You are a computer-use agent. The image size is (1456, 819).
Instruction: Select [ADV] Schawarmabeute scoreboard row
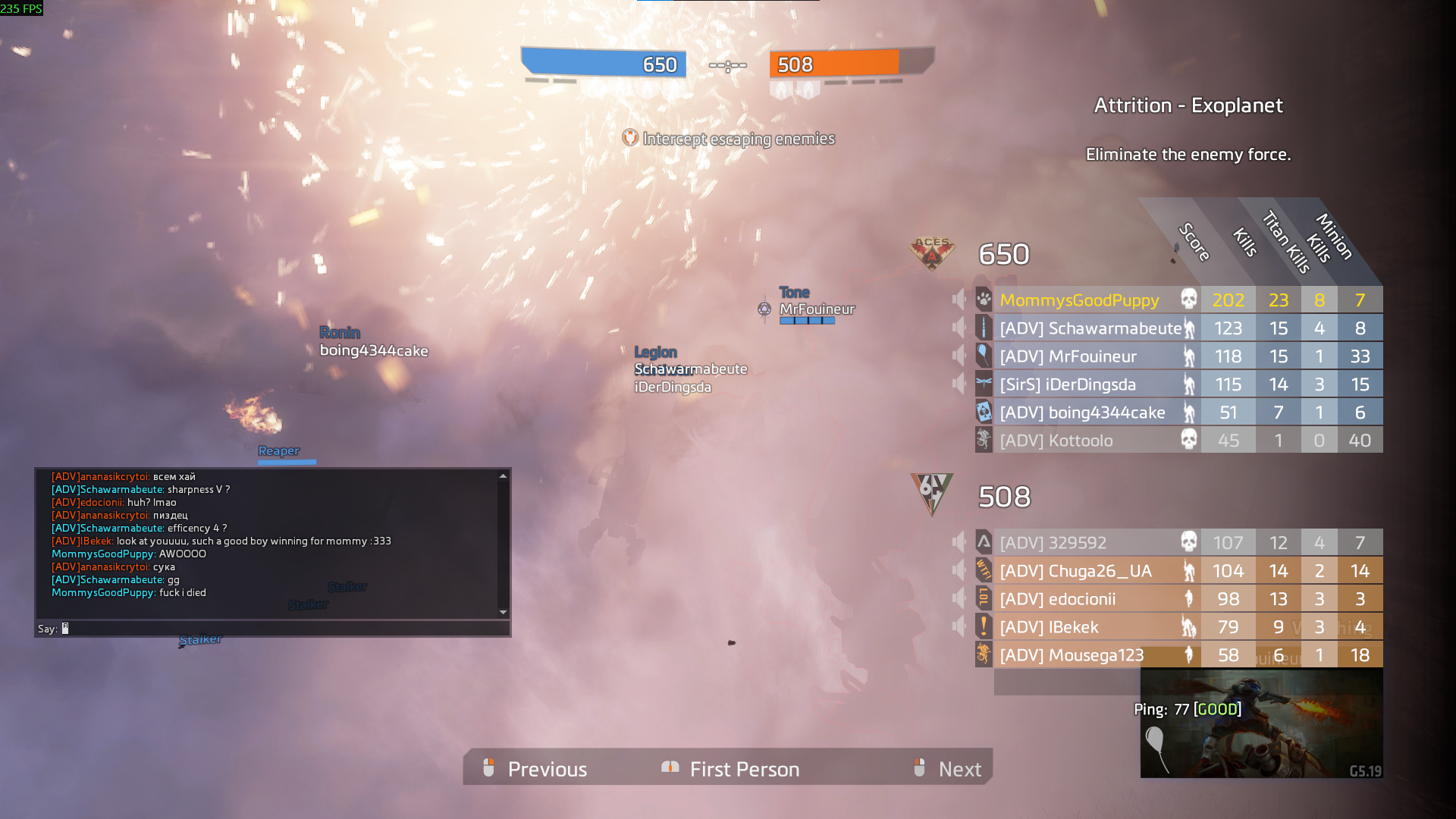1090,328
